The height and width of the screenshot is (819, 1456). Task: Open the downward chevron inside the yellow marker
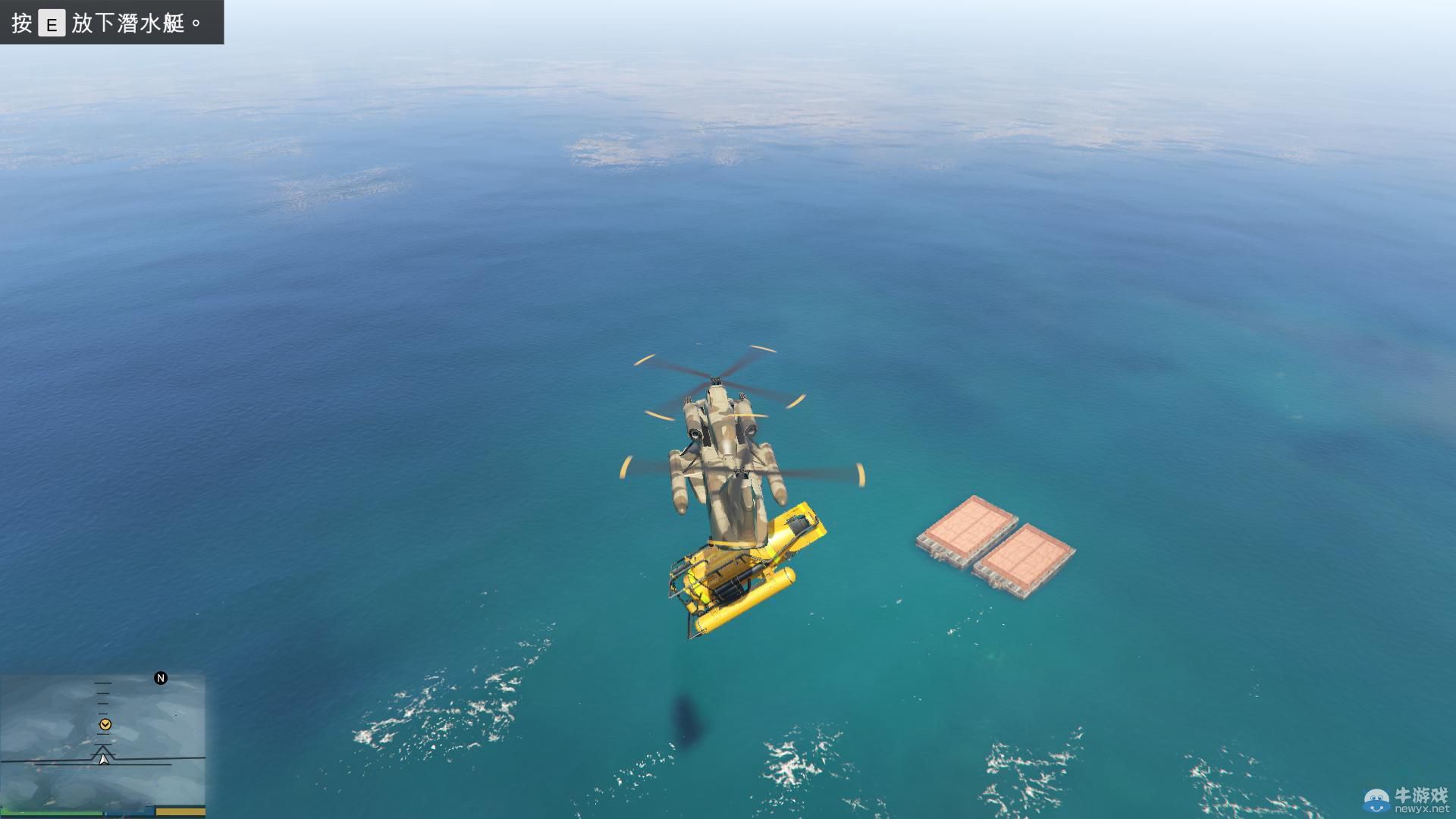(x=105, y=725)
